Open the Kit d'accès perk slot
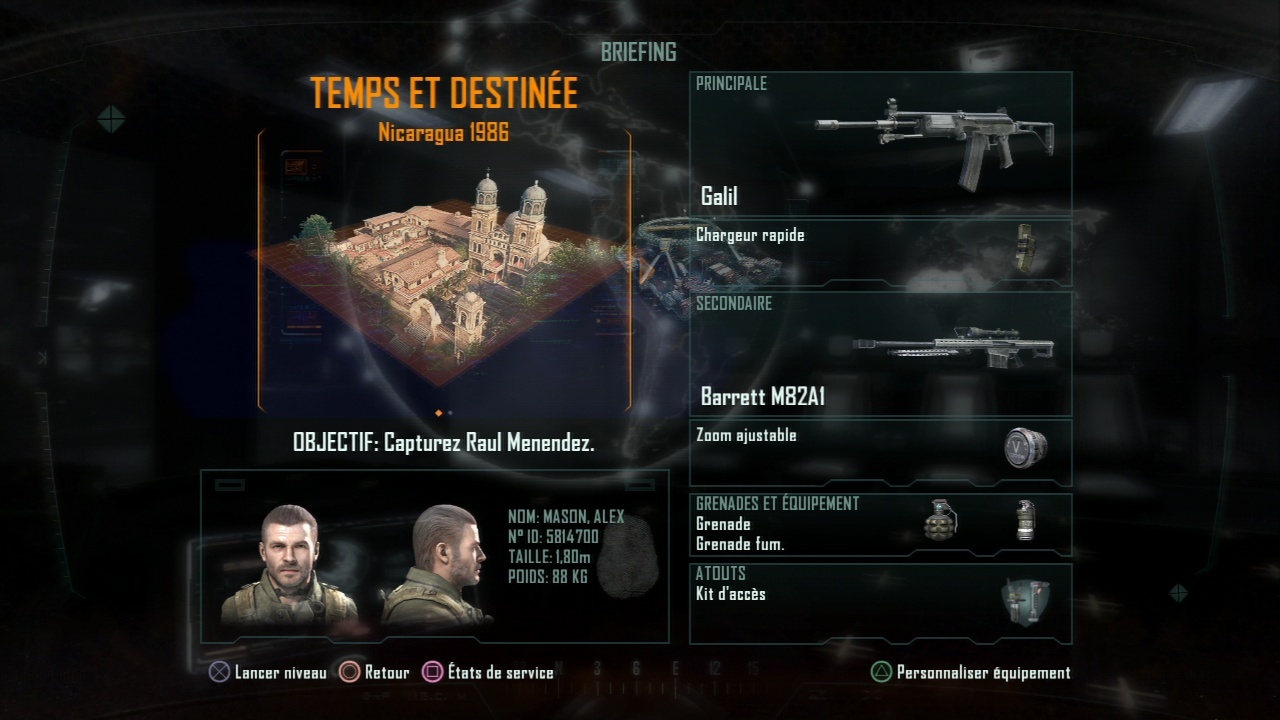The image size is (1280, 720). (880, 603)
